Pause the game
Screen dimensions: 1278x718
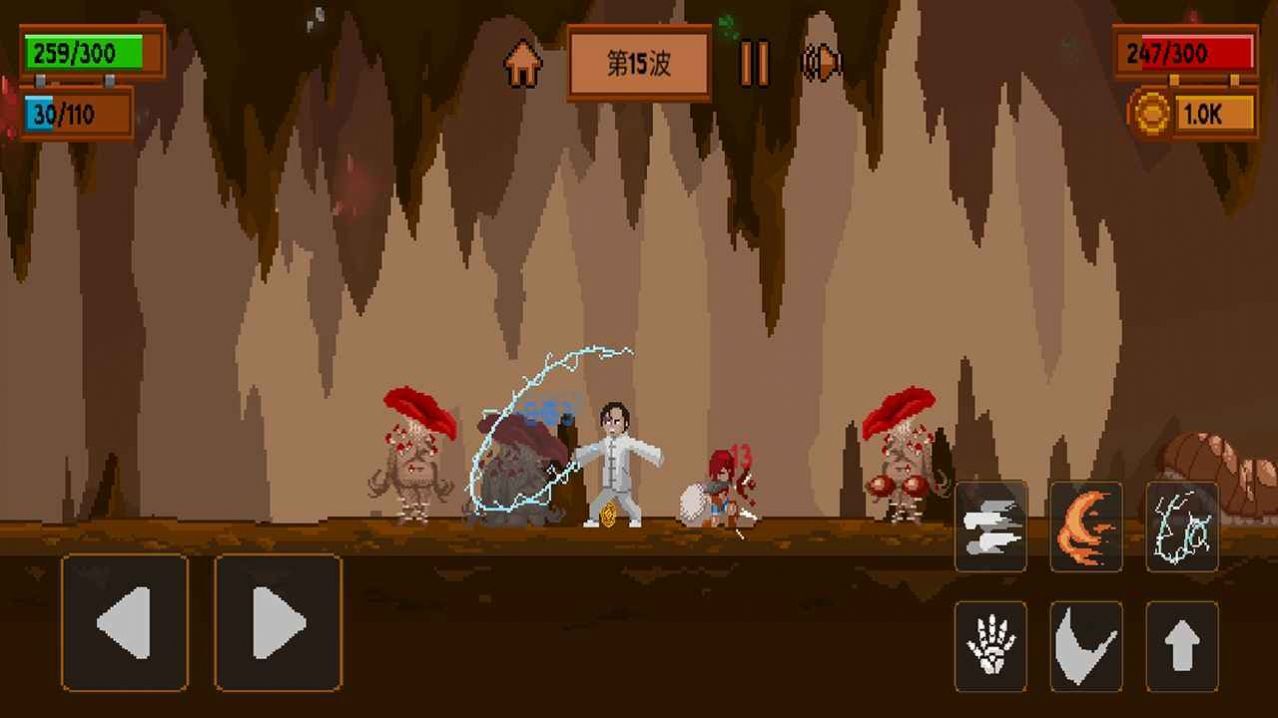pyautogui.click(x=754, y=64)
